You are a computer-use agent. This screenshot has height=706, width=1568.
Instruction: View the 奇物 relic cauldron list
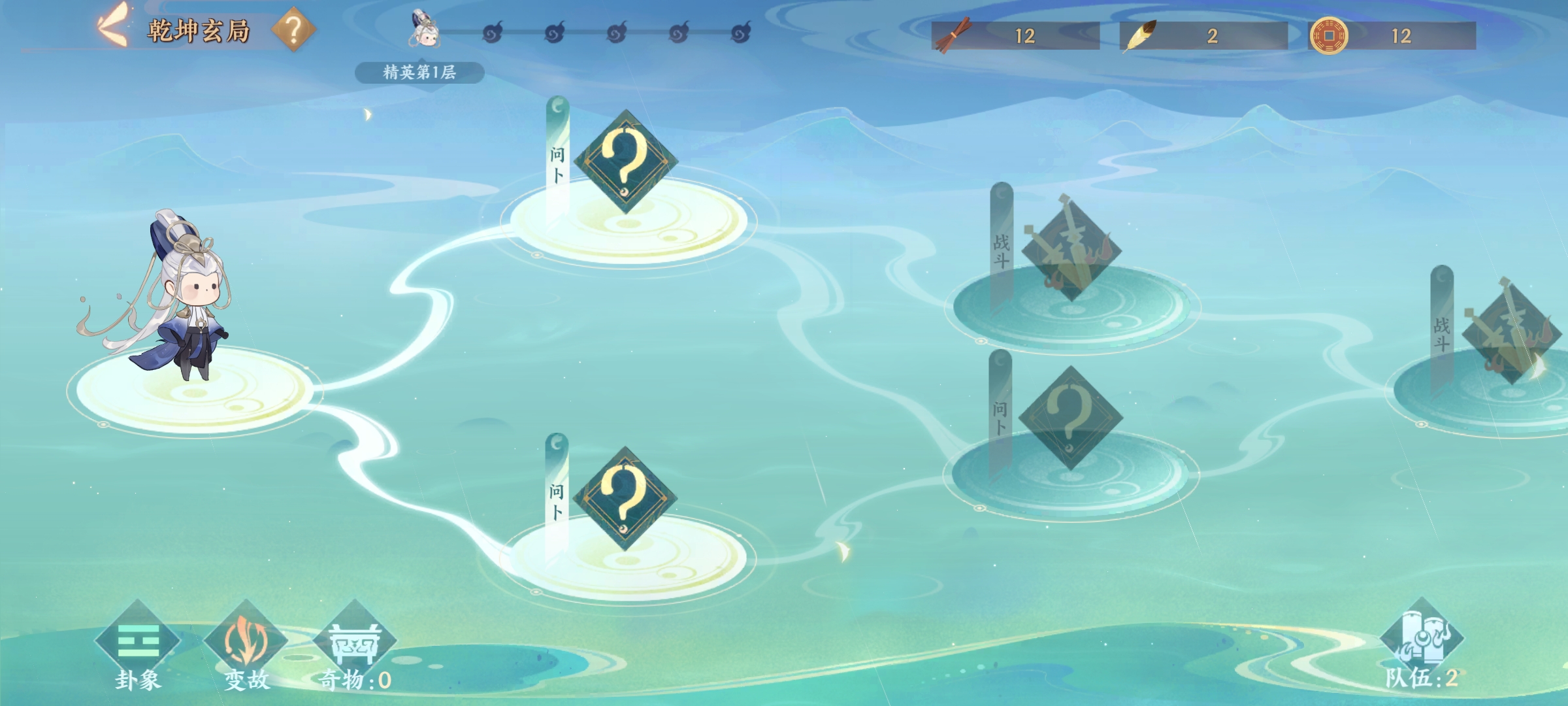coord(355,643)
